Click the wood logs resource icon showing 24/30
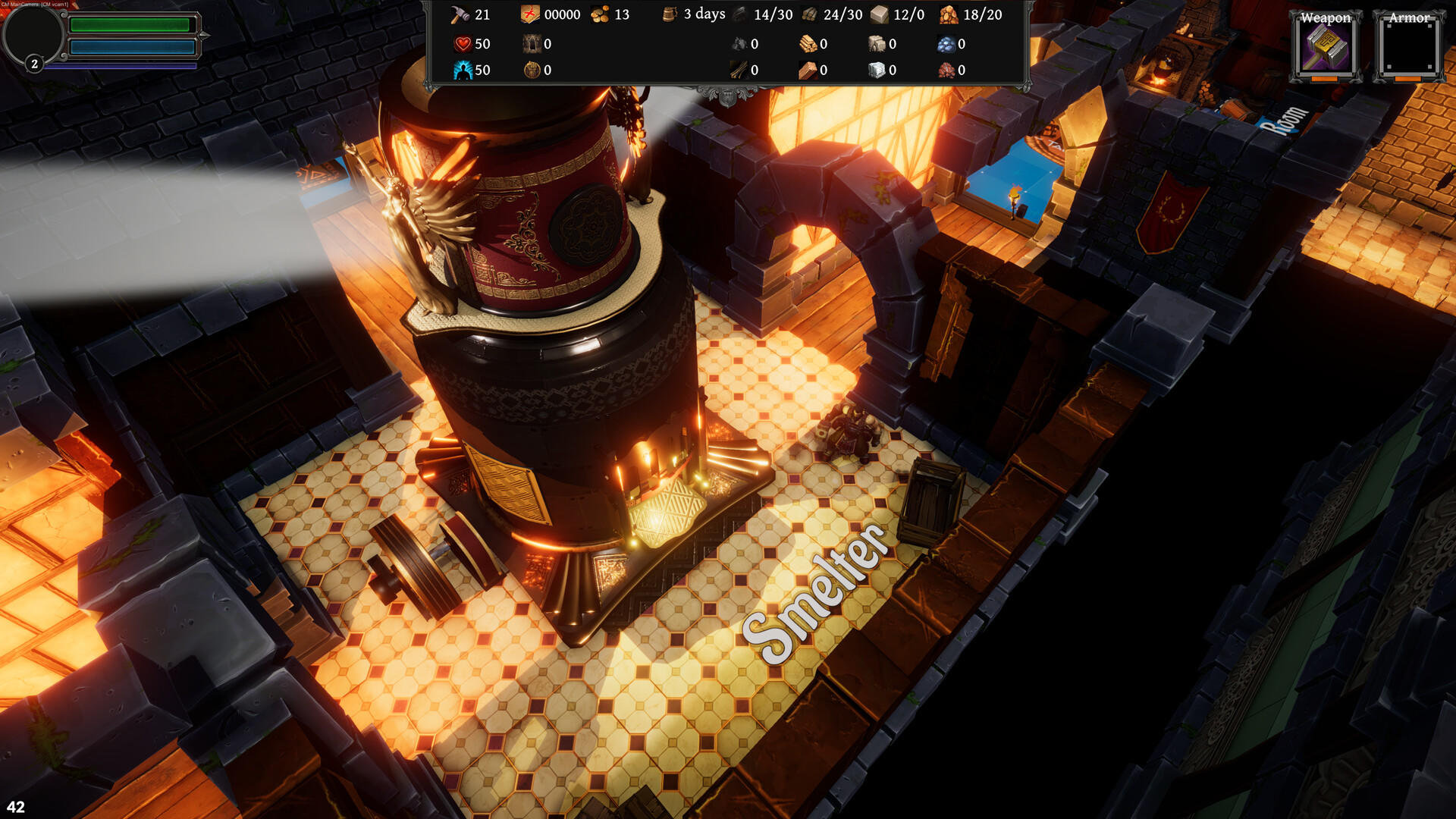This screenshot has width=1456, height=819. [808, 14]
